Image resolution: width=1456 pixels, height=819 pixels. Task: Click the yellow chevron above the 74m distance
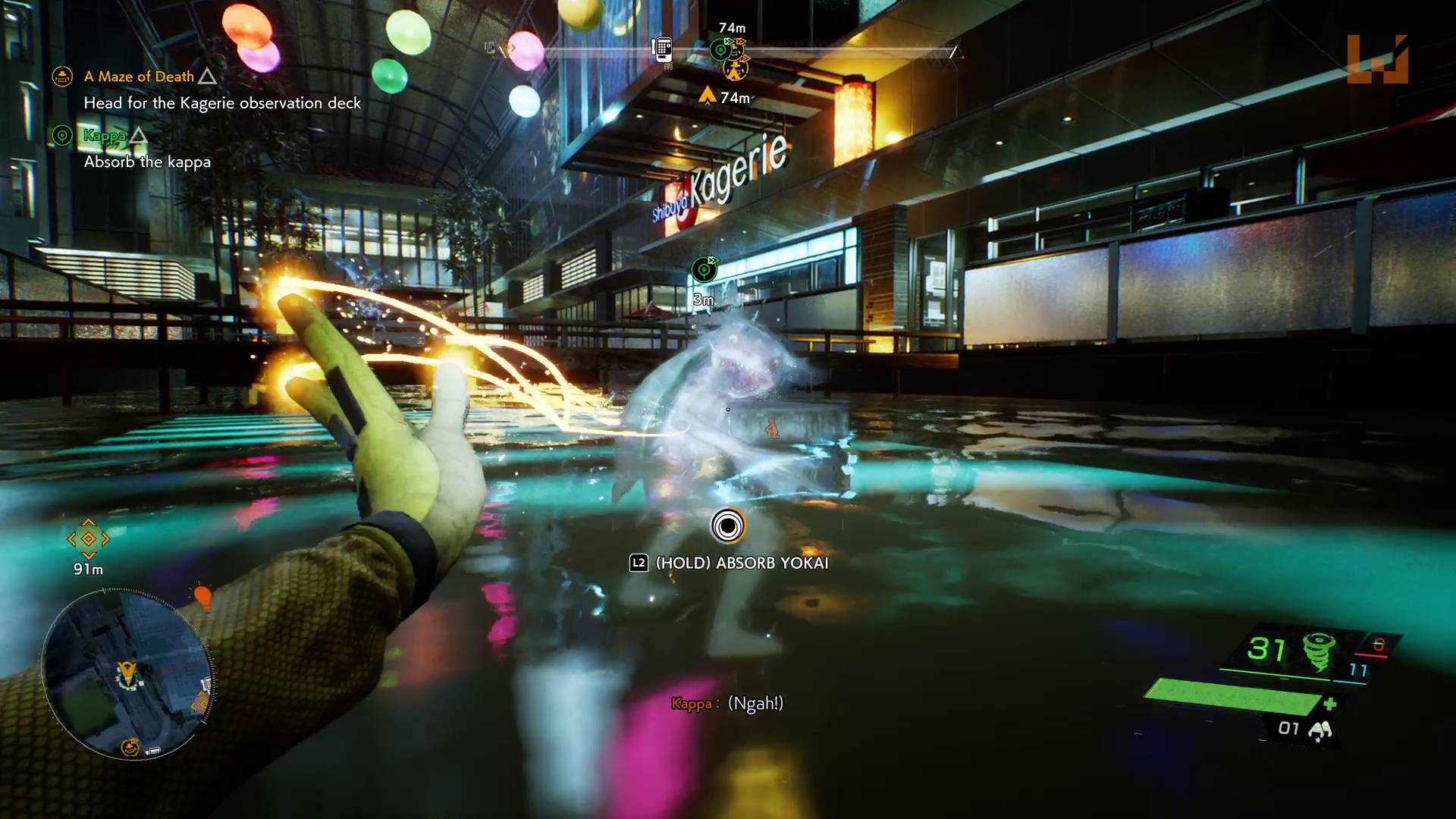point(708,94)
